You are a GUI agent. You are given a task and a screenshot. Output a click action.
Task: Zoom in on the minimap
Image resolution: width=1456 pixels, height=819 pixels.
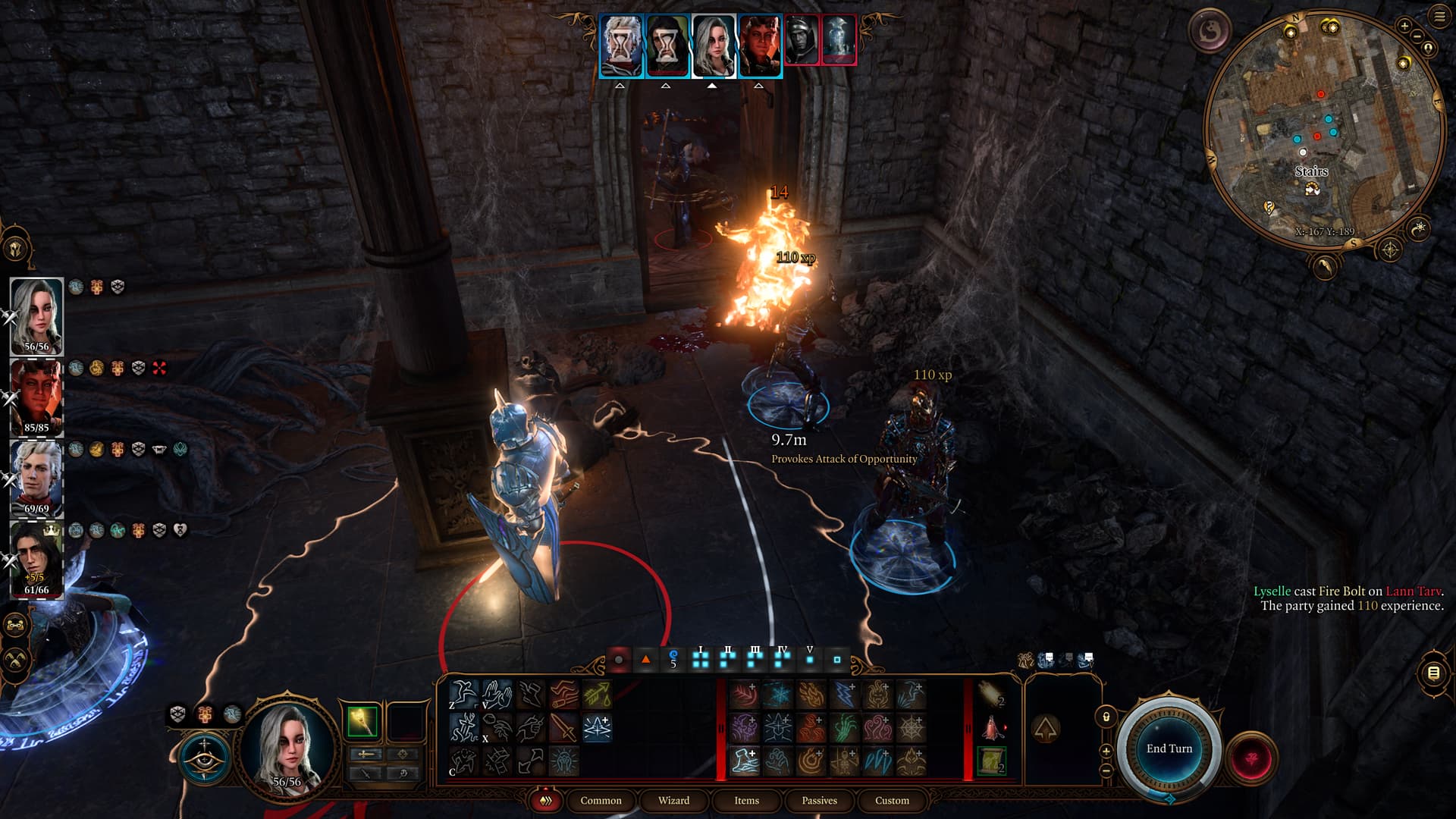[x=1404, y=27]
